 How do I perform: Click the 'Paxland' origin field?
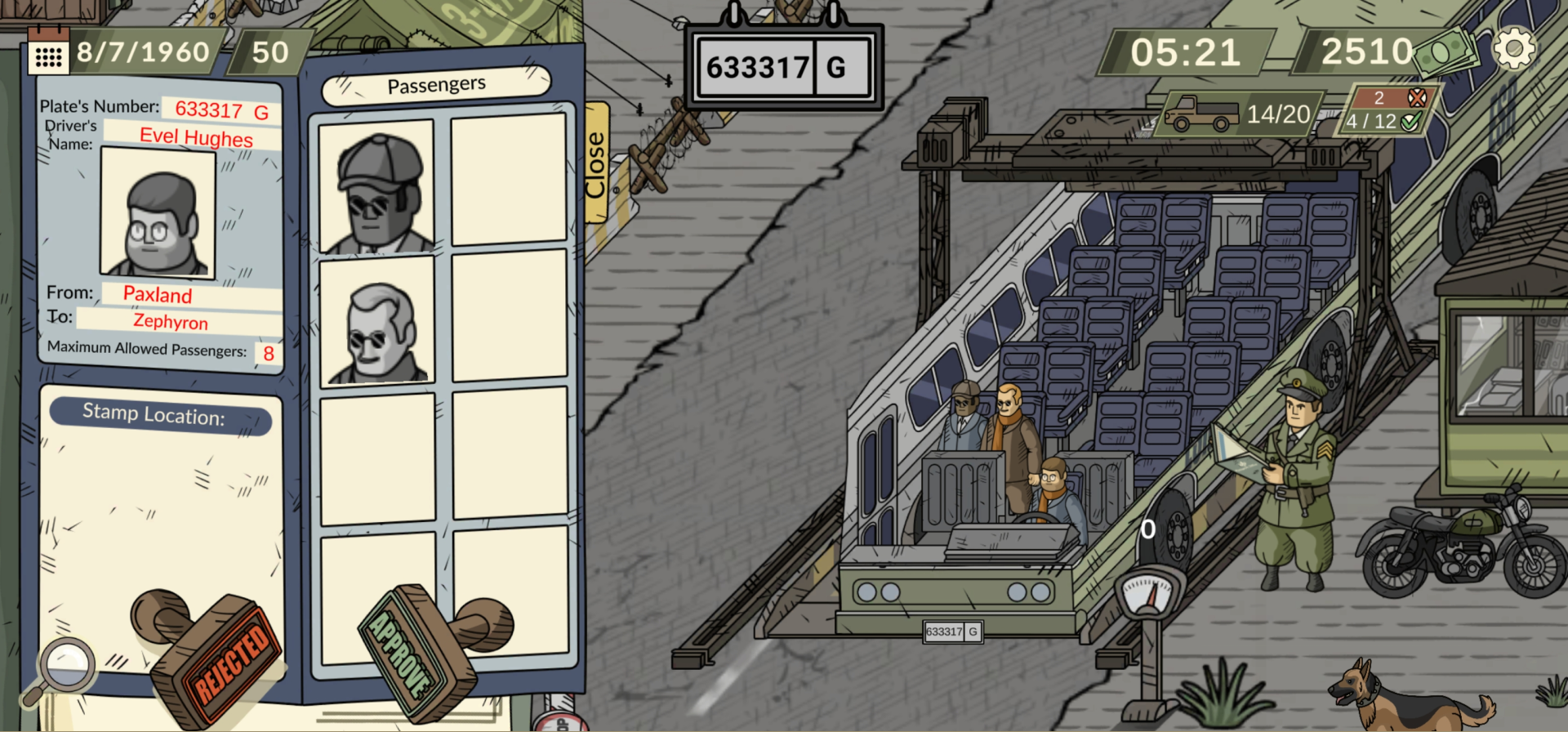pyautogui.click(x=158, y=295)
